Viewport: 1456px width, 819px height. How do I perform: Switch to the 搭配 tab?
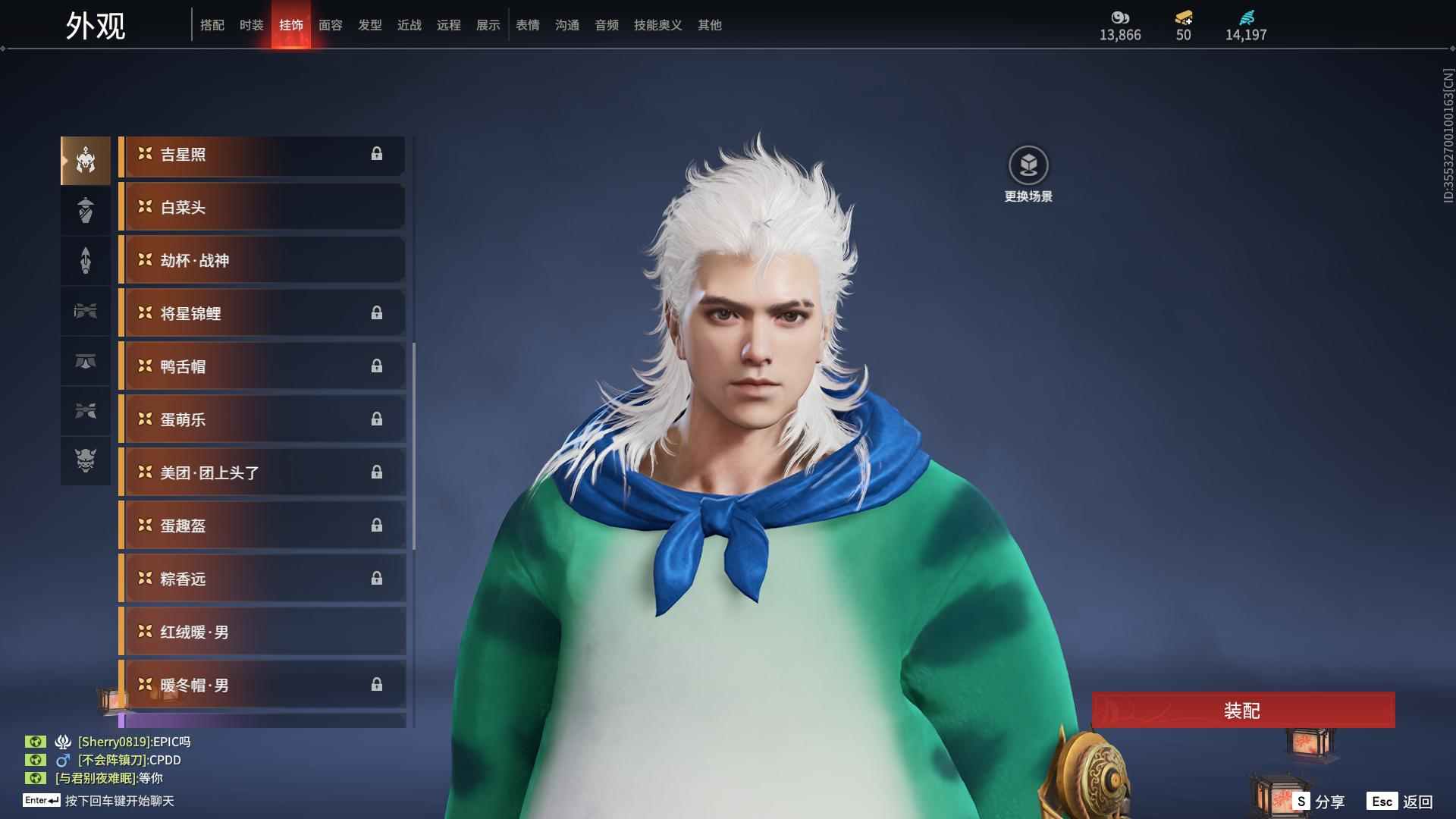click(x=212, y=25)
